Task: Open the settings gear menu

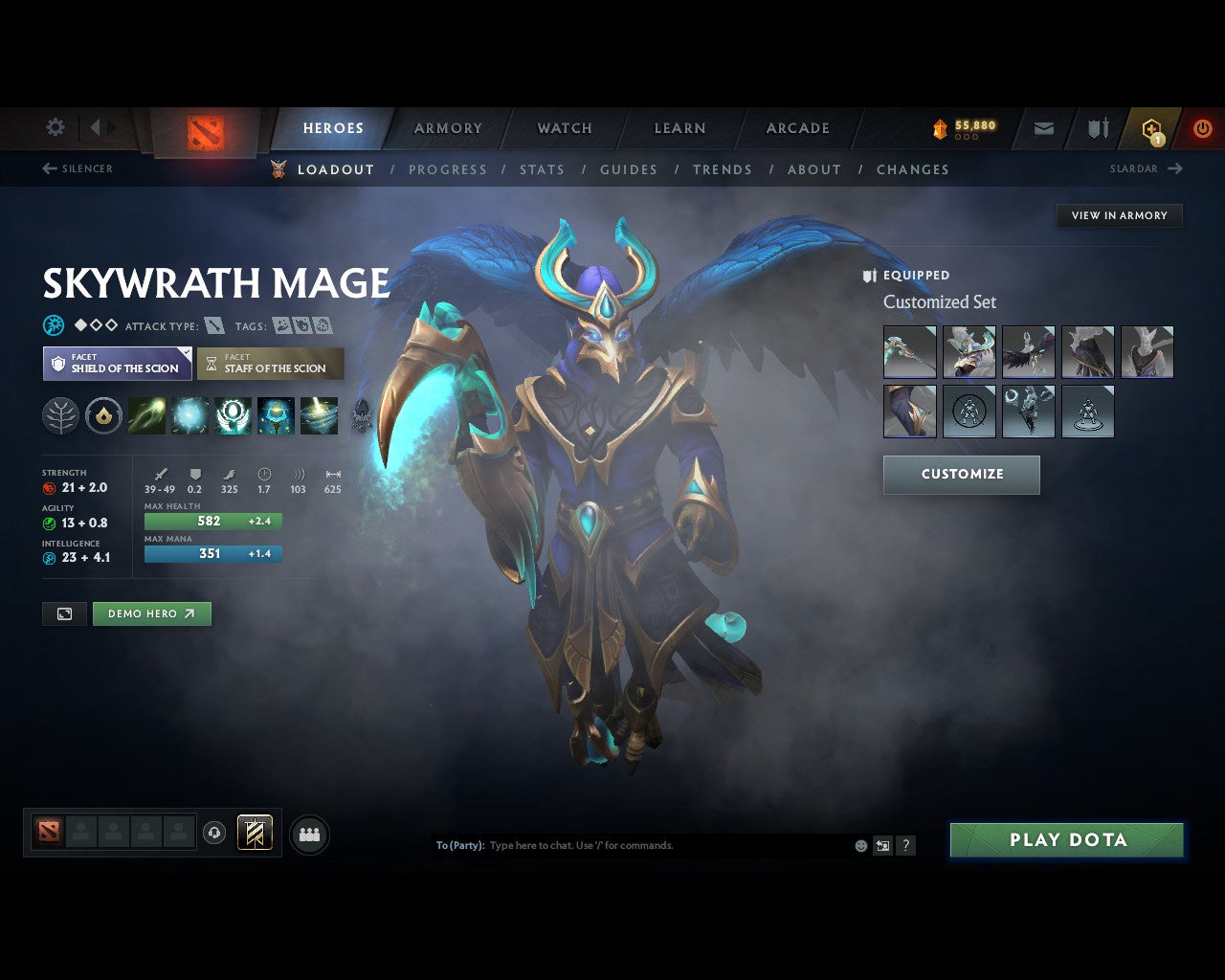Action: tap(55, 127)
